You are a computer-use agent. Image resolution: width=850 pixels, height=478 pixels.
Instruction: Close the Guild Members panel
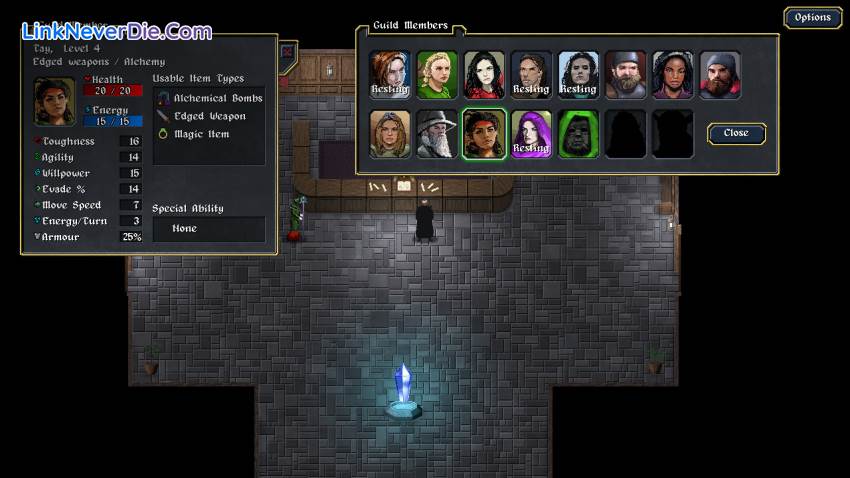735,133
